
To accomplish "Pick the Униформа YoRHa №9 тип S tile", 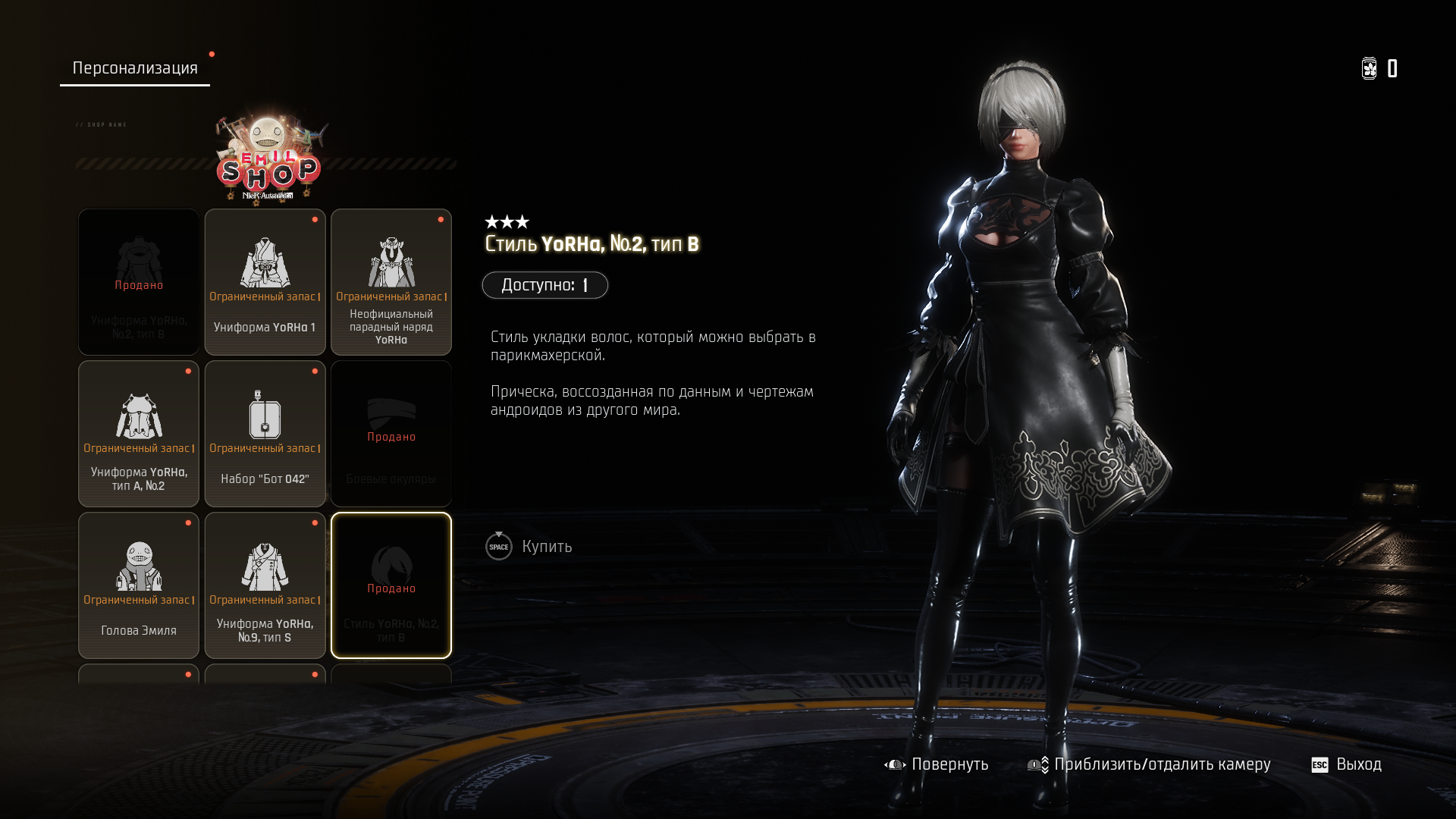I will 265,585.
